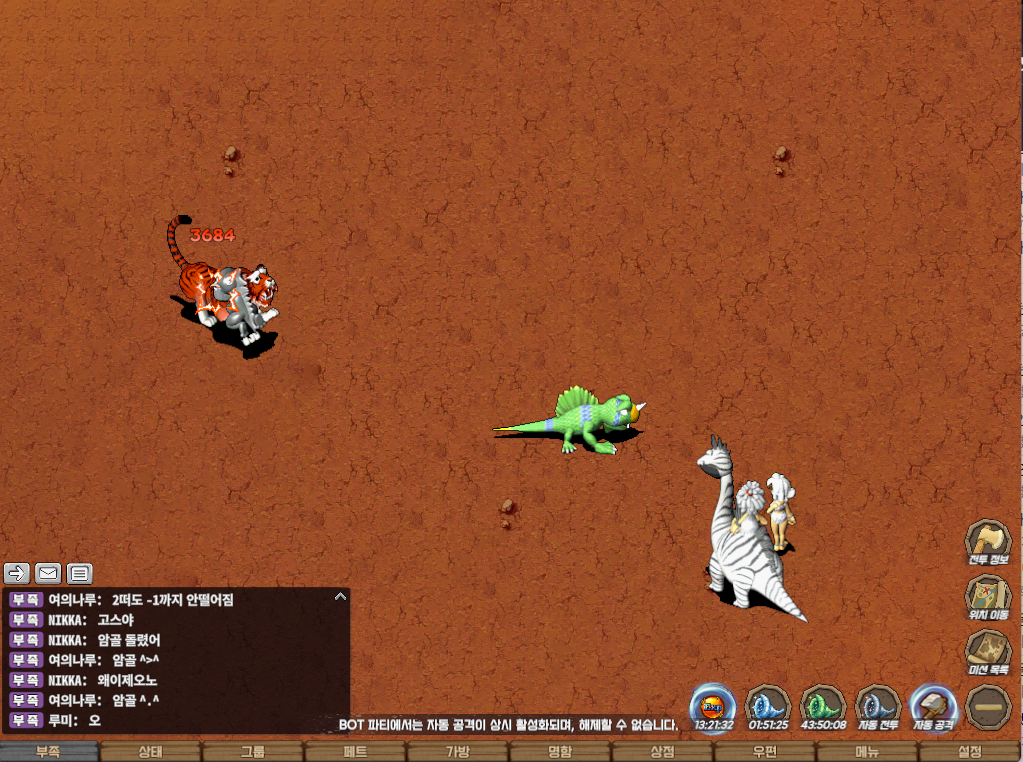Click the Exp boost icon with timer 13:21:32
Viewport: 1023px width, 762px height.
pos(714,707)
